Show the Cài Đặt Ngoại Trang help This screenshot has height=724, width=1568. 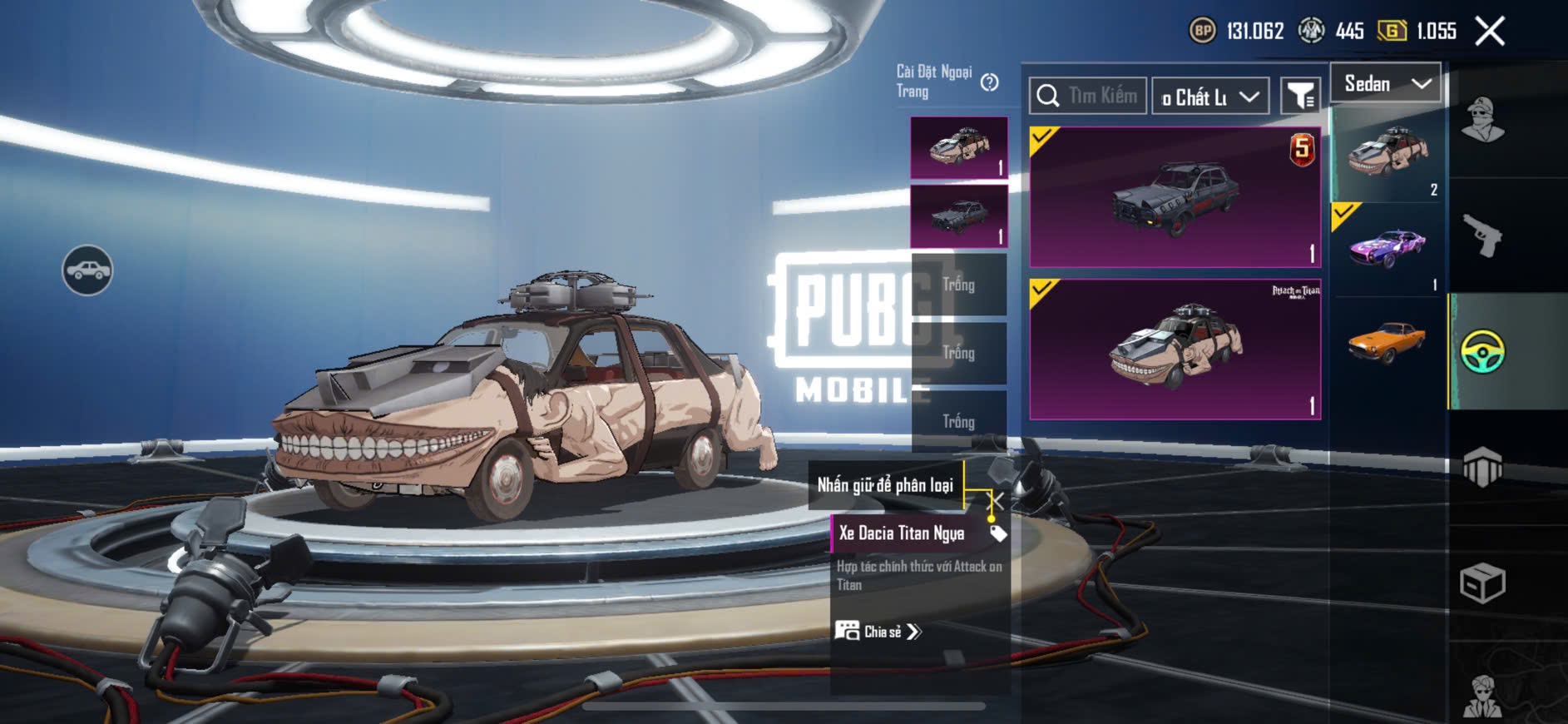(989, 82)
